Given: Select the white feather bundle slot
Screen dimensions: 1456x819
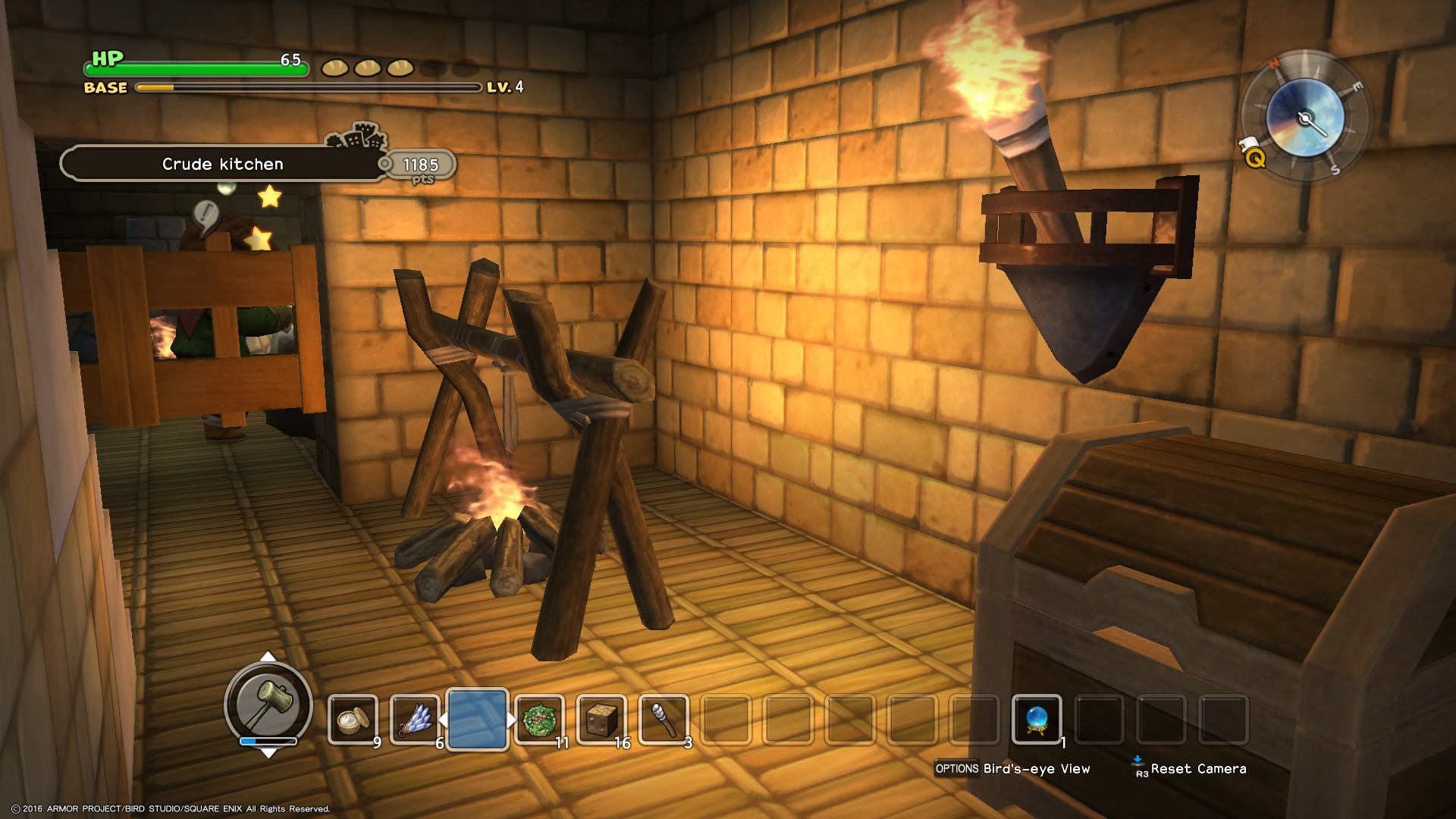Looking at the screenshot, I should click(x=415, y=719).
